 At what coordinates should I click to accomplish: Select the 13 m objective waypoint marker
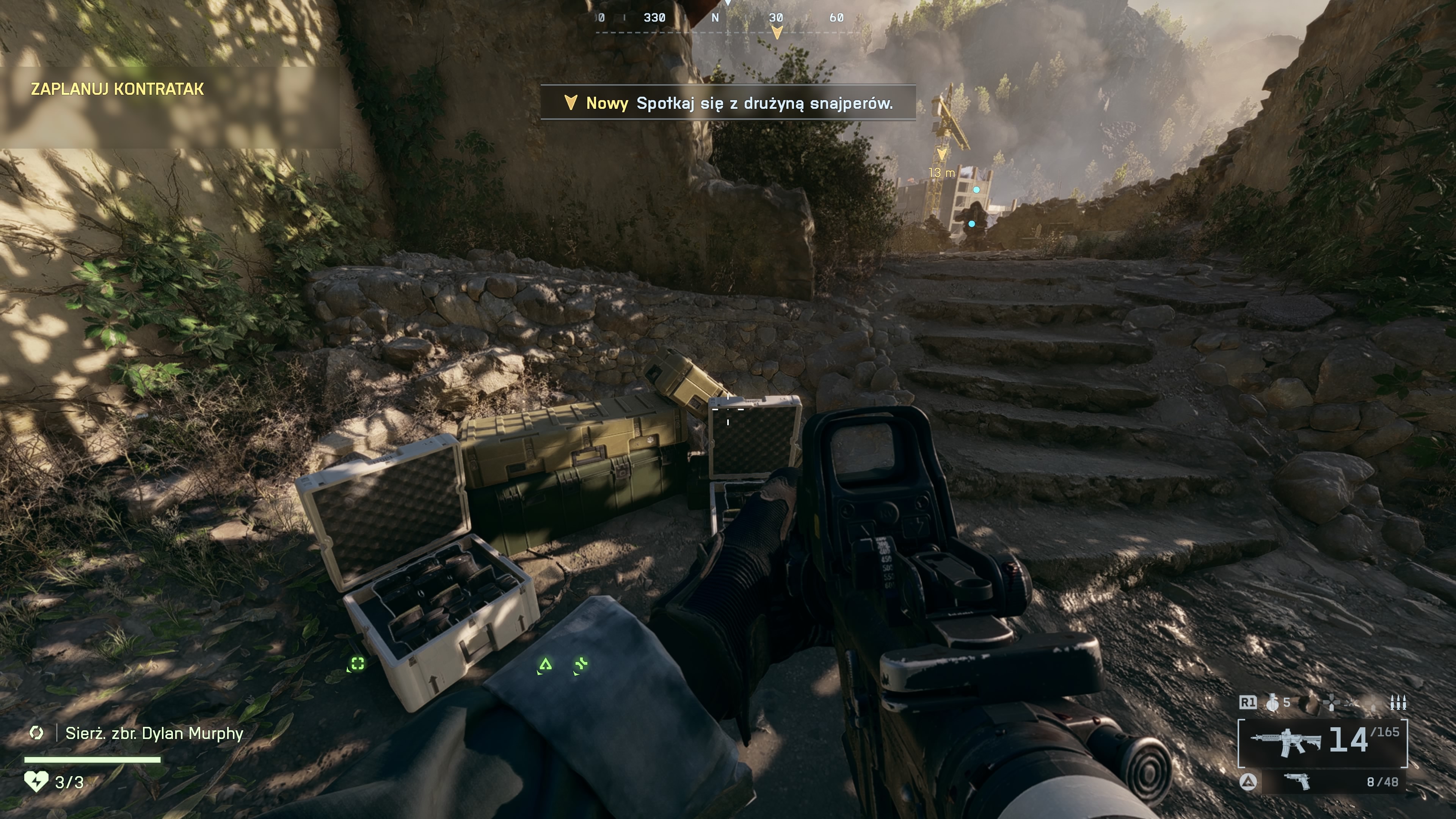pyautogui.click(x=941, y=154)
